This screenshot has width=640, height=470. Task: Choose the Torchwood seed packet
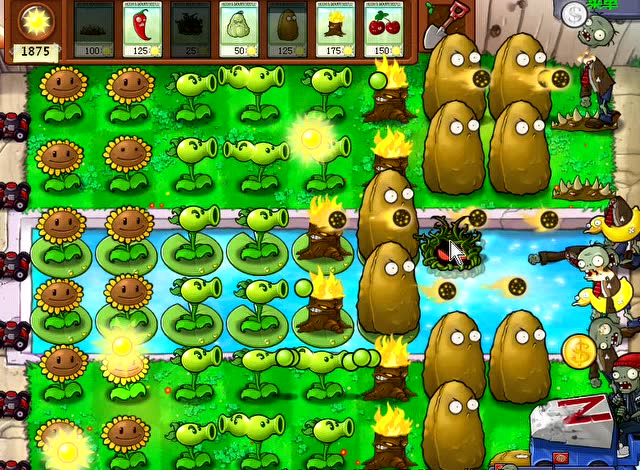(335, 29)
